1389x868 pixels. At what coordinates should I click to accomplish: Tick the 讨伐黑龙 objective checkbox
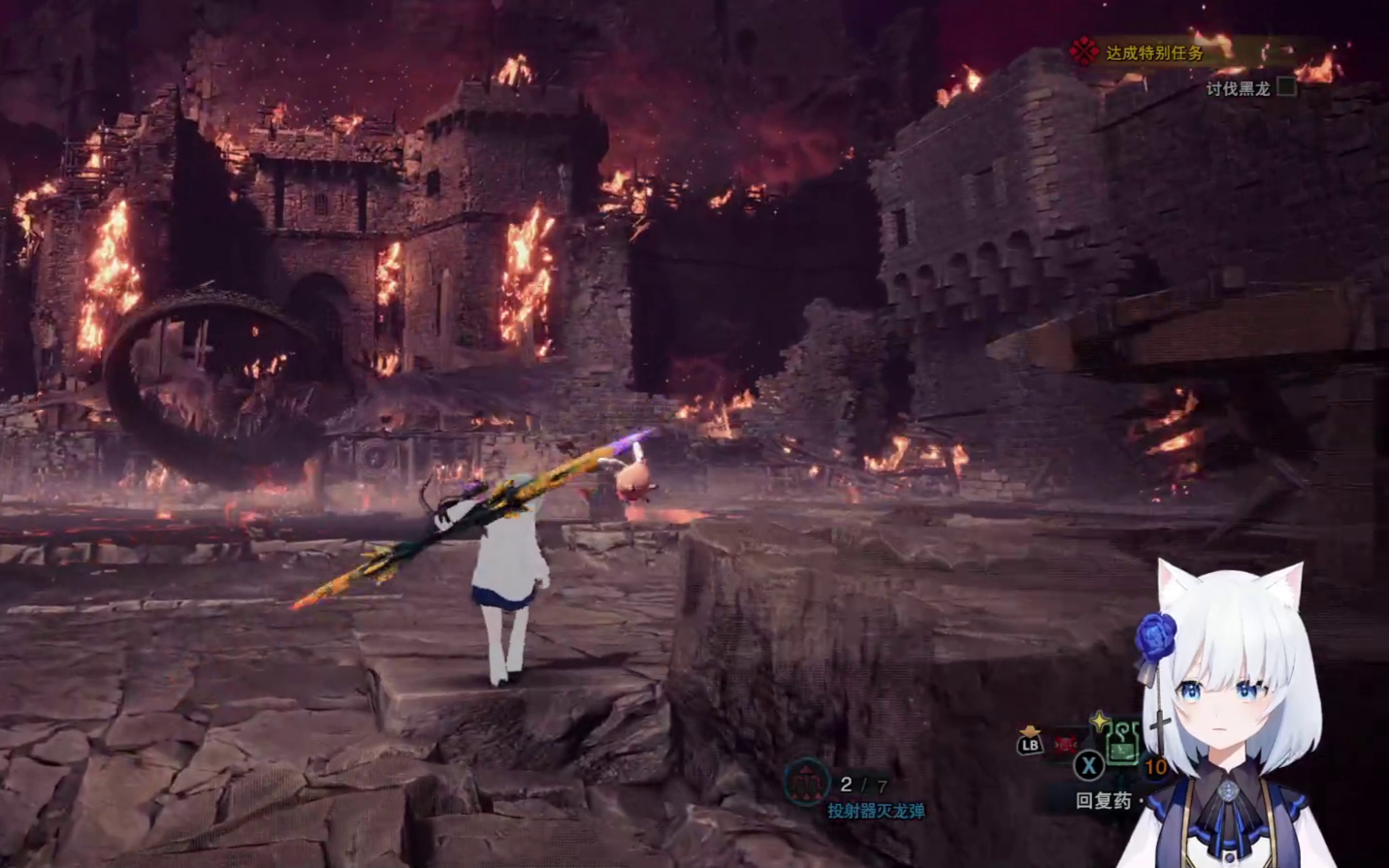(1287, 87)
